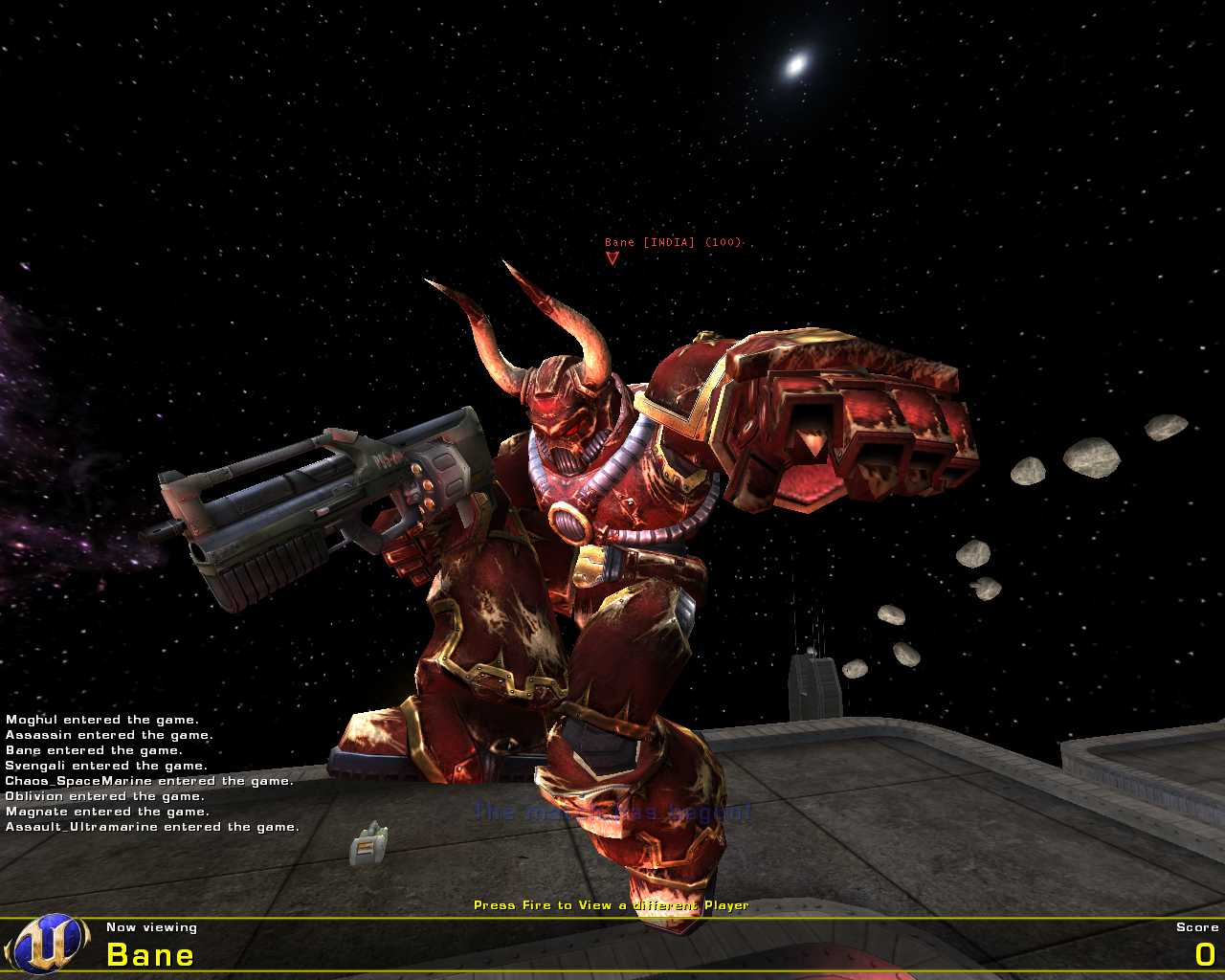Click The match has begun message
The height and width of the screenshot is (980, 1225).
click(612, 813)
